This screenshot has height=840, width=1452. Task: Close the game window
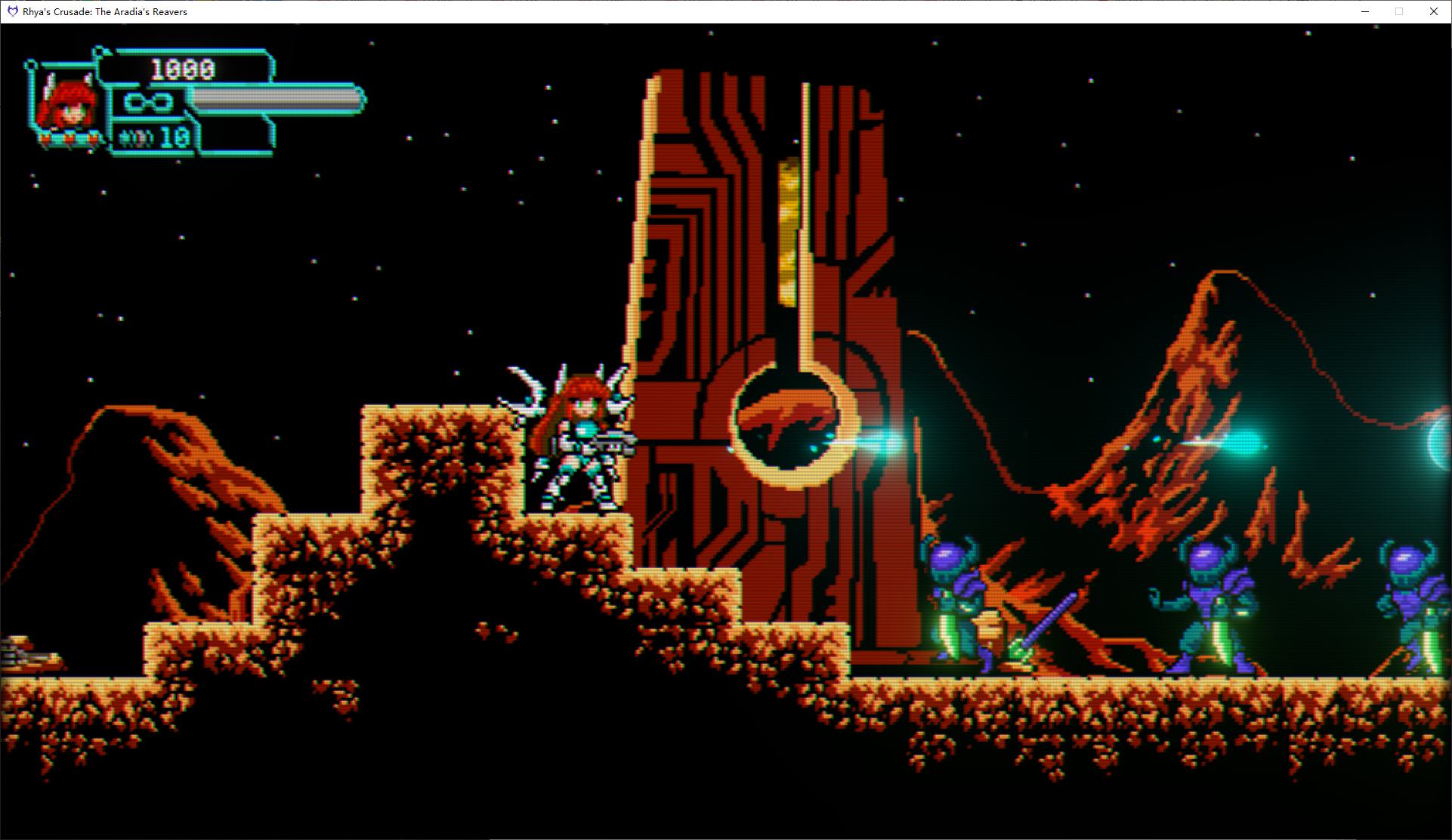(x=1433, y=11)
